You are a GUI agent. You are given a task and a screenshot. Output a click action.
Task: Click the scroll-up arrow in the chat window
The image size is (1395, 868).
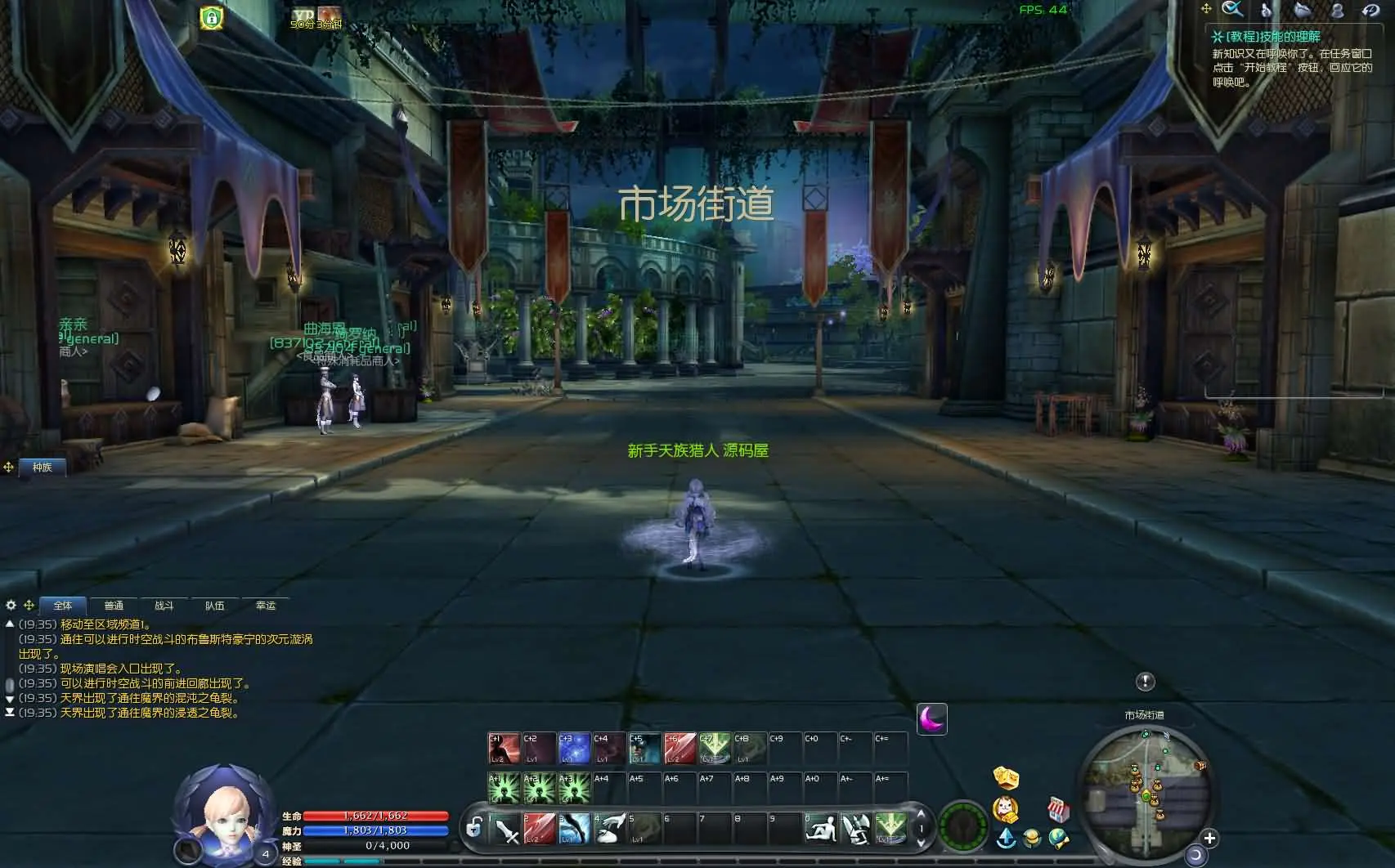pos(8,624)
